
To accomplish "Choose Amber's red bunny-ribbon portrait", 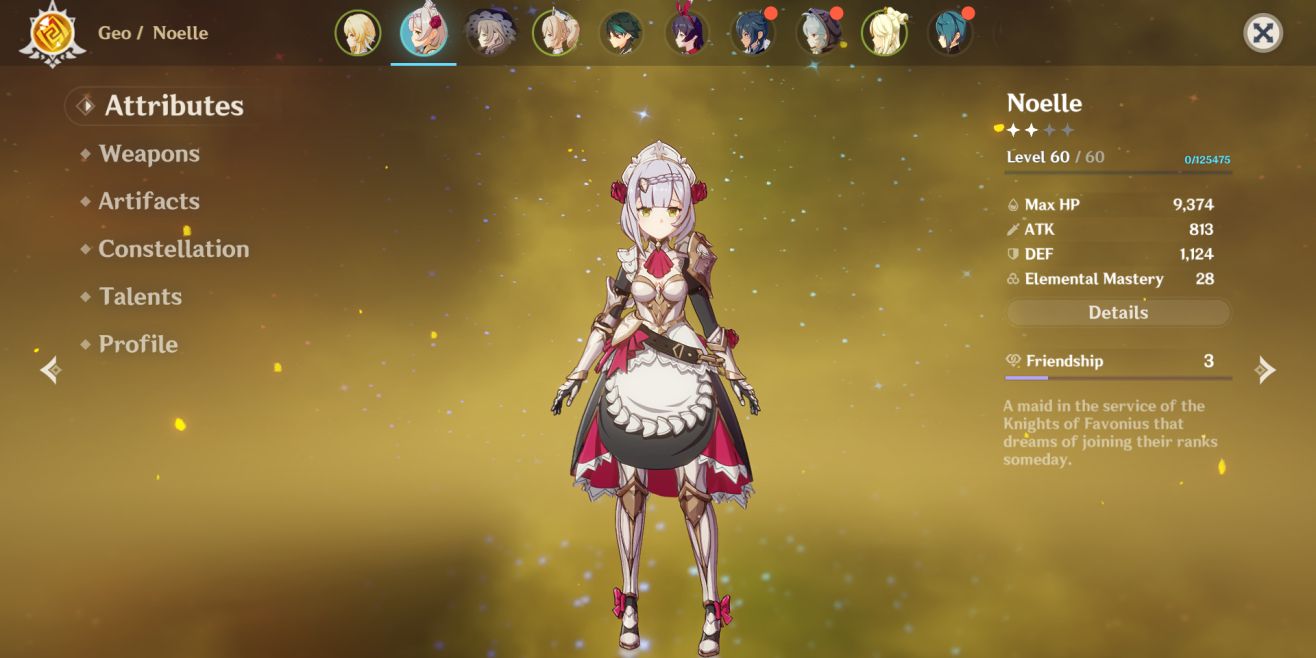I will click(x=687, y=33).
